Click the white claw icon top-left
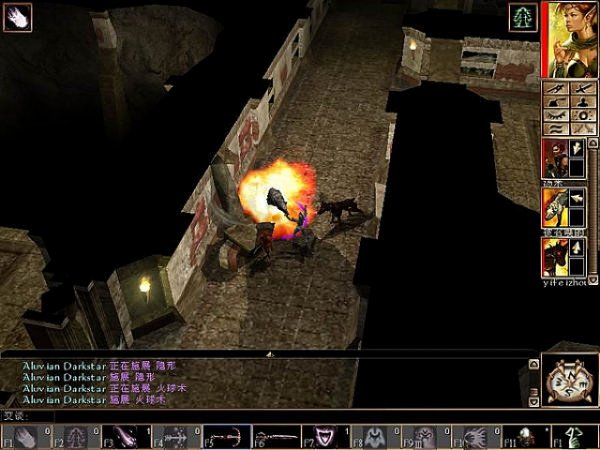600x450 pixels. tap(17, 16)
